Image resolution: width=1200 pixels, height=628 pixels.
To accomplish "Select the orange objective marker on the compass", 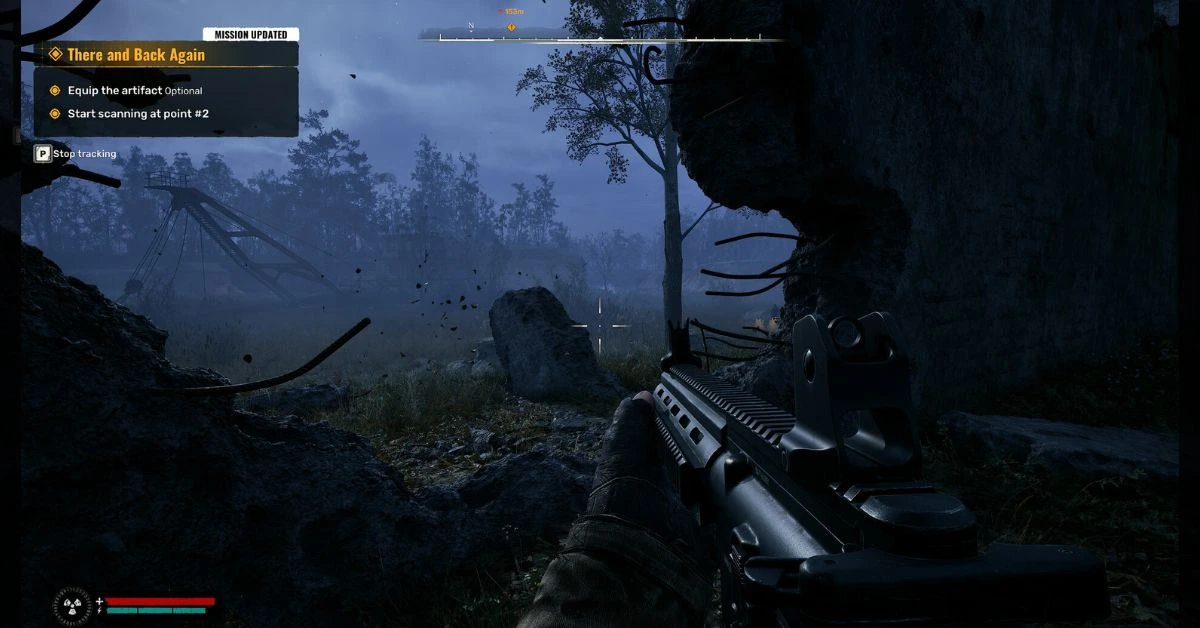I will (x=512, y=27).
